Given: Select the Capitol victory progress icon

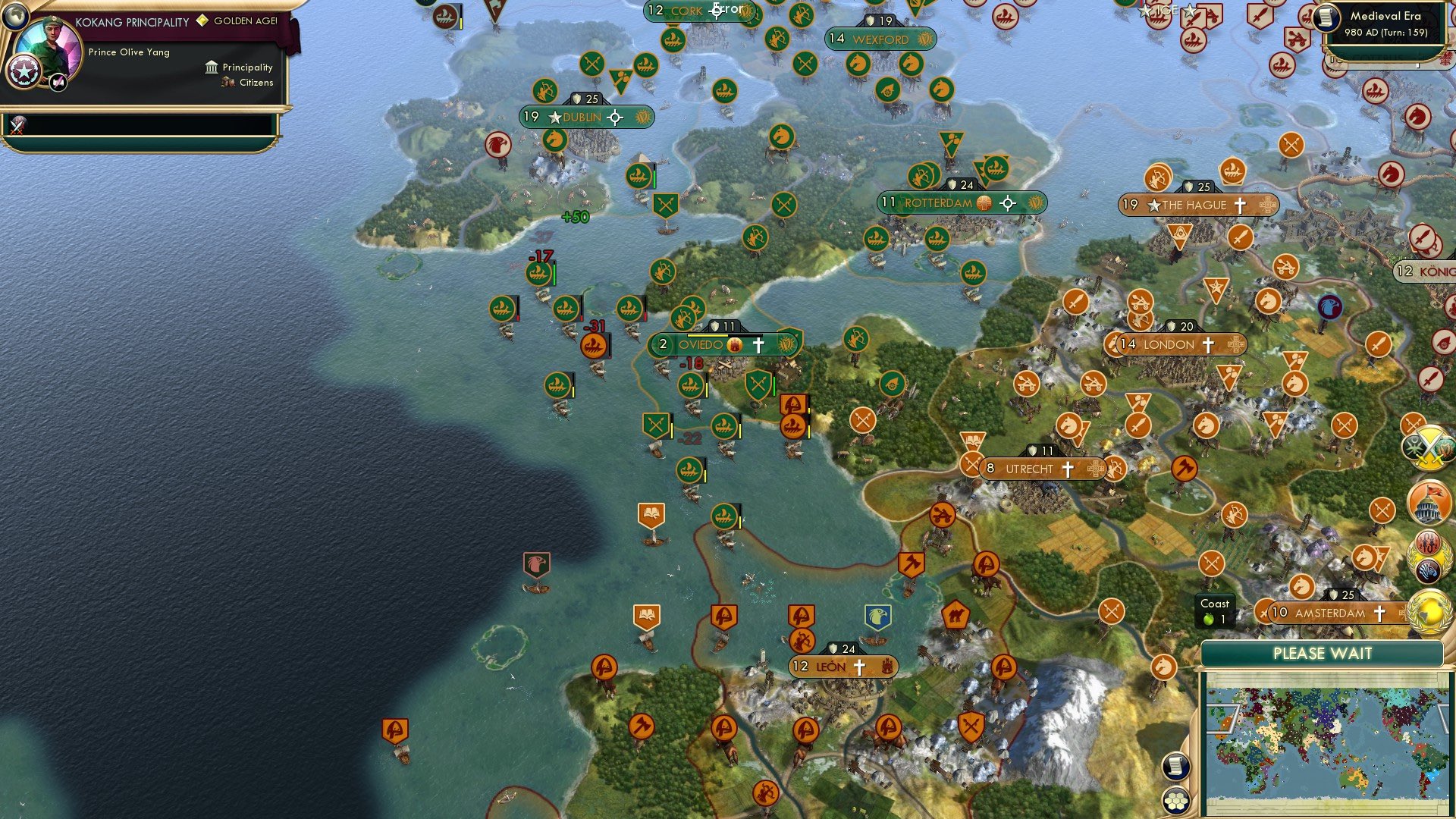Looking at the screenshot, I should [1430, 502].
